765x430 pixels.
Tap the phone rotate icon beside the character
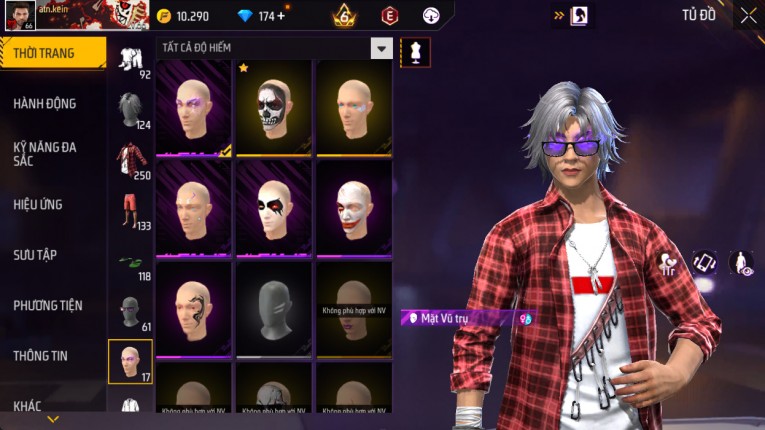tap(704, 263)
